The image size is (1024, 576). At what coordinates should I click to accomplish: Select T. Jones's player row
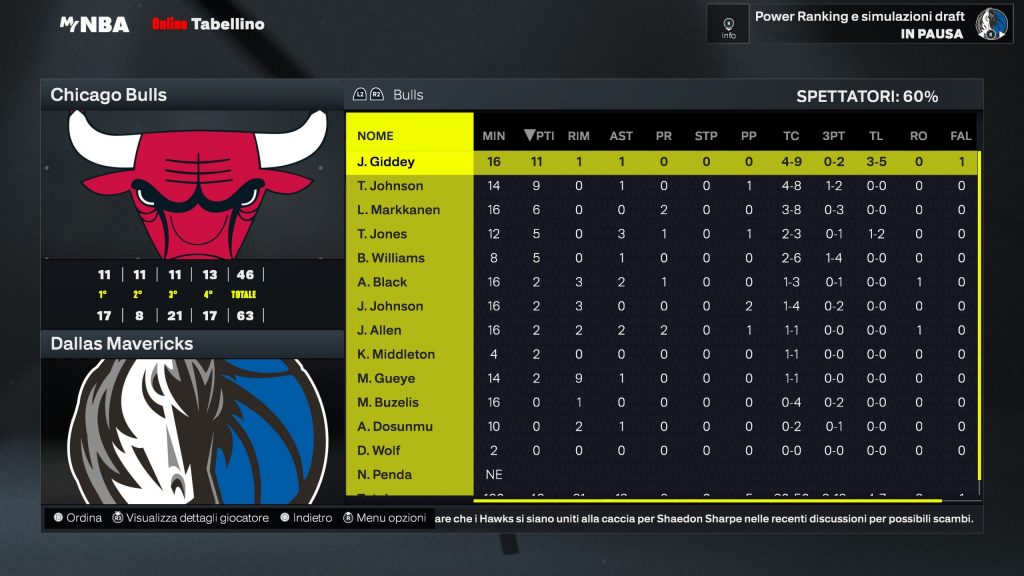tap(382, 234)
